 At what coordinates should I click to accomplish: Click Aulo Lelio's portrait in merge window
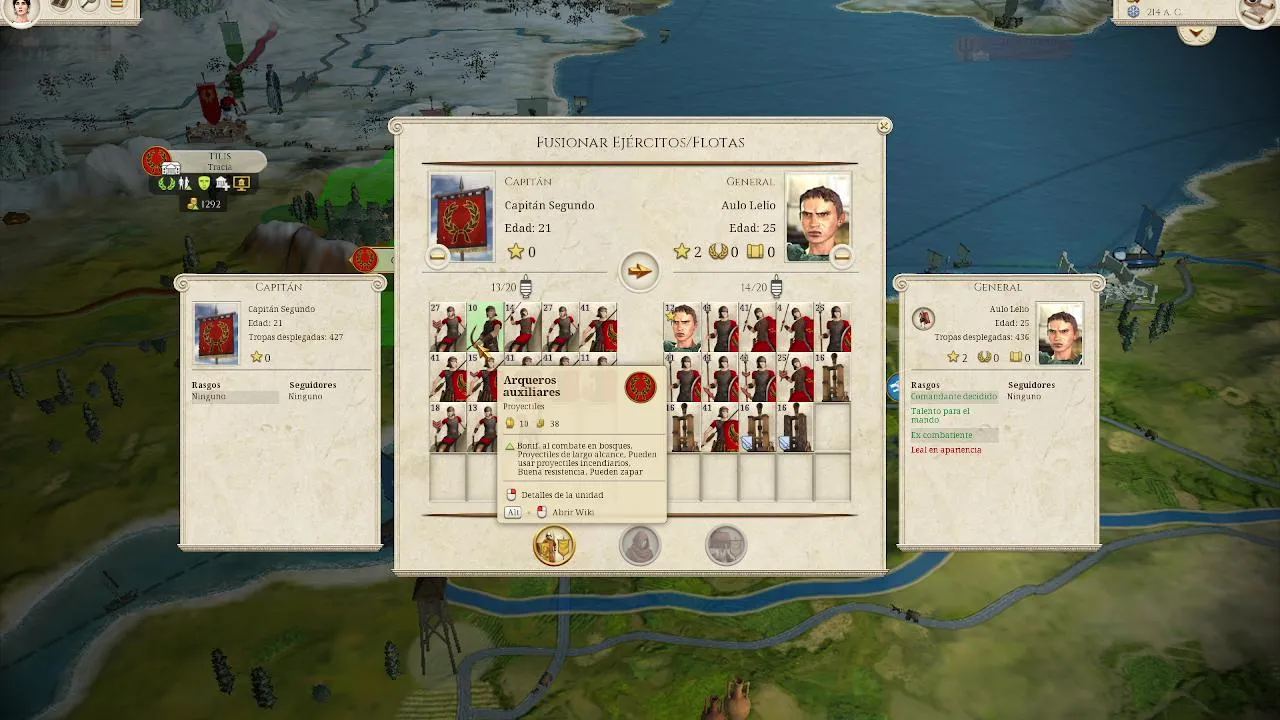click(x=818, y=214)
